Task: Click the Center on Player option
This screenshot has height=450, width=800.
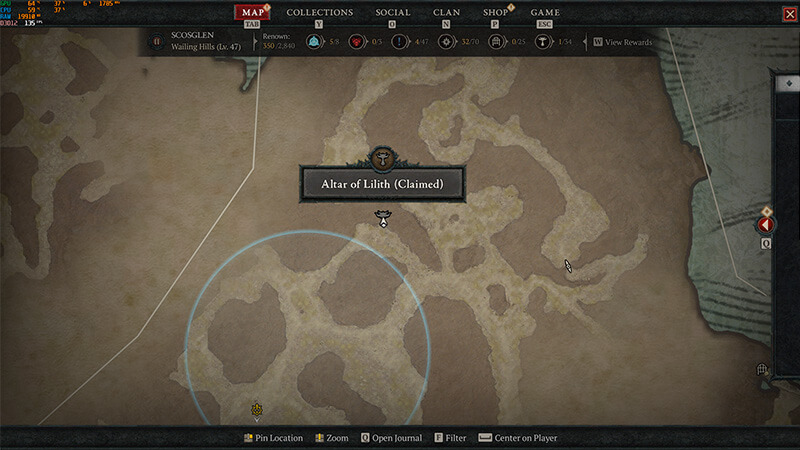Action: (x=518, y=438)
